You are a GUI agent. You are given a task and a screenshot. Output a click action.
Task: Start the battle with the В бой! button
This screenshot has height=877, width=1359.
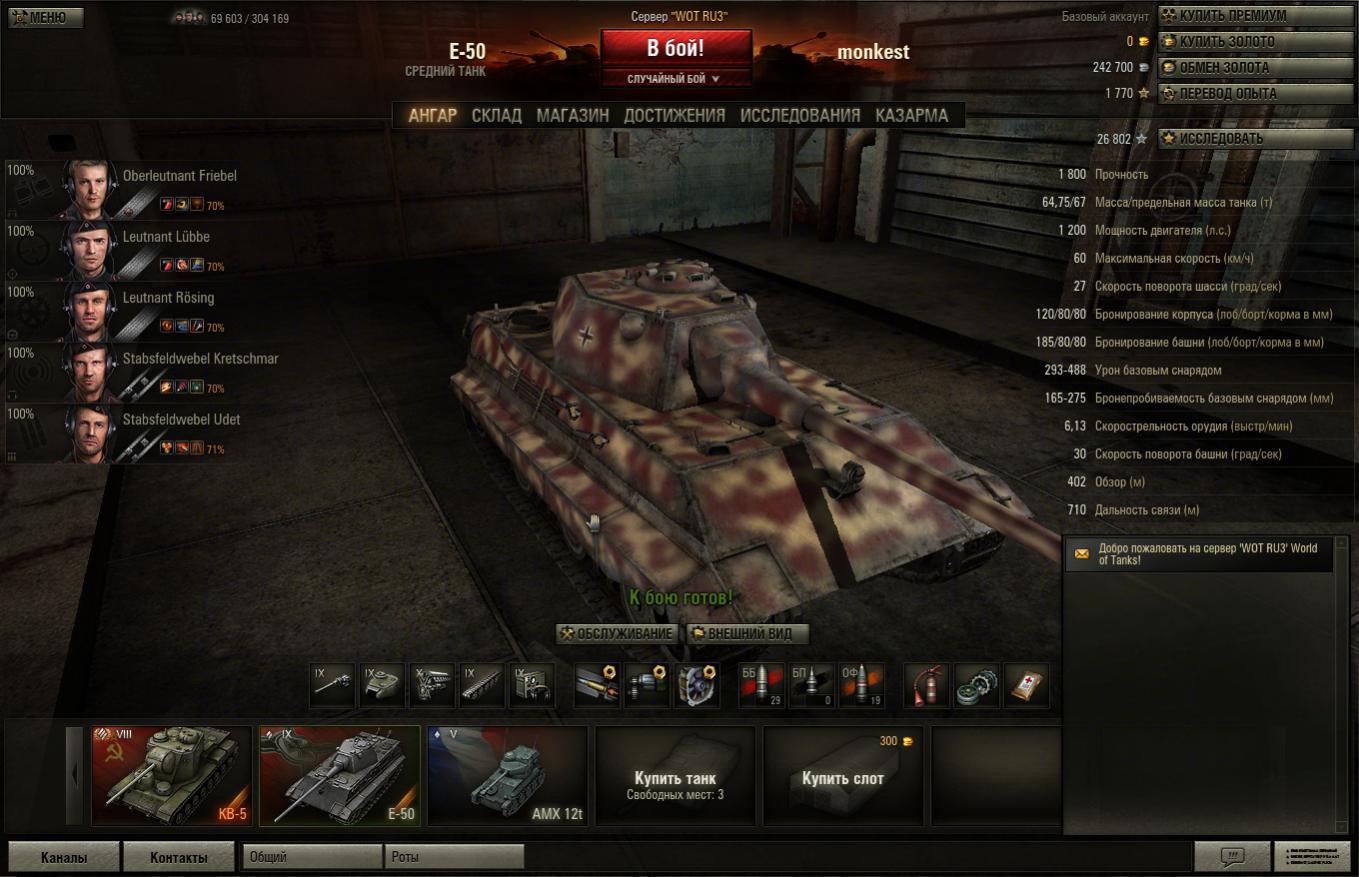(675, 48)
